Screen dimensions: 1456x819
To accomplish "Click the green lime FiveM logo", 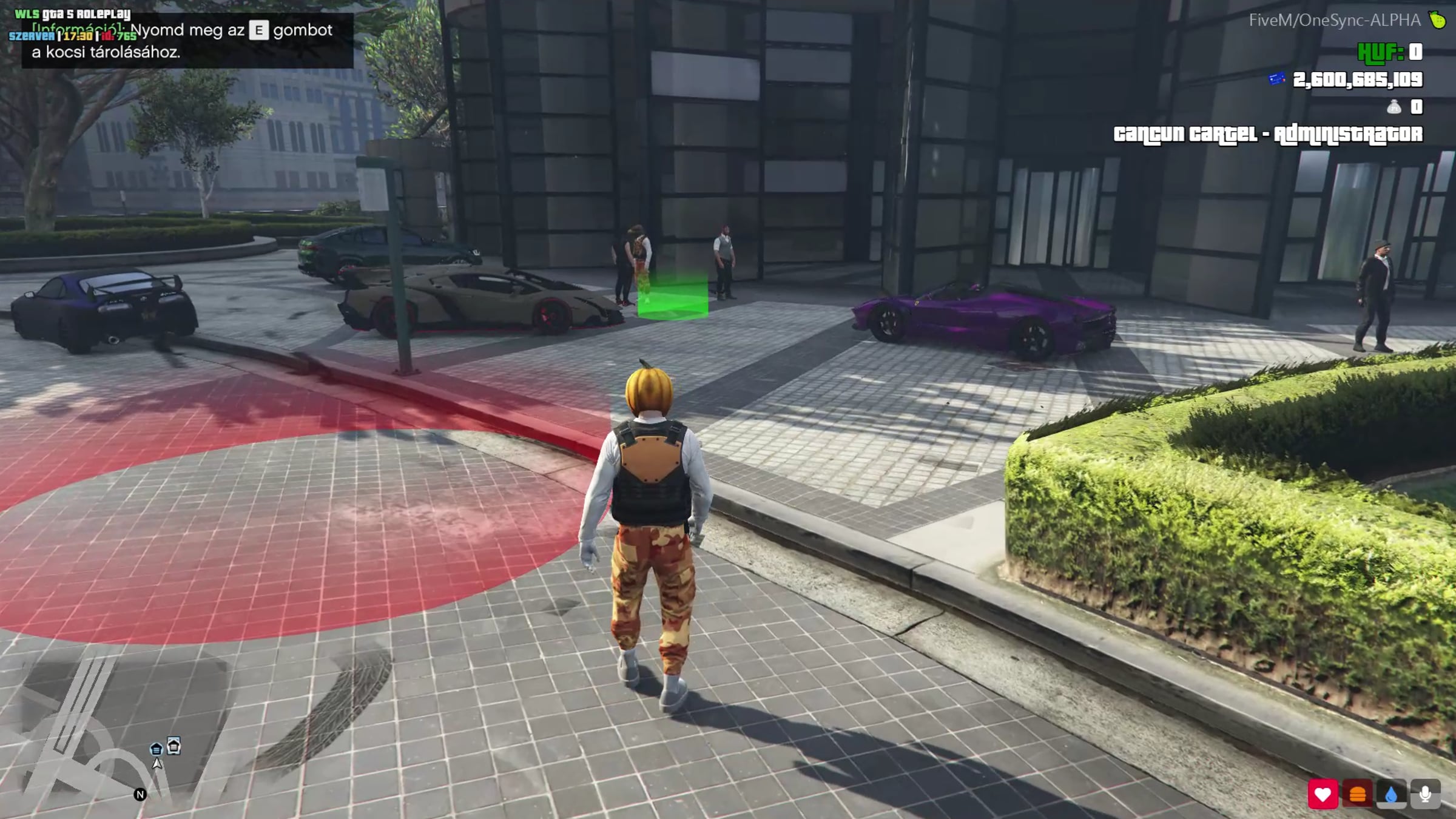I will point(1437,20).
